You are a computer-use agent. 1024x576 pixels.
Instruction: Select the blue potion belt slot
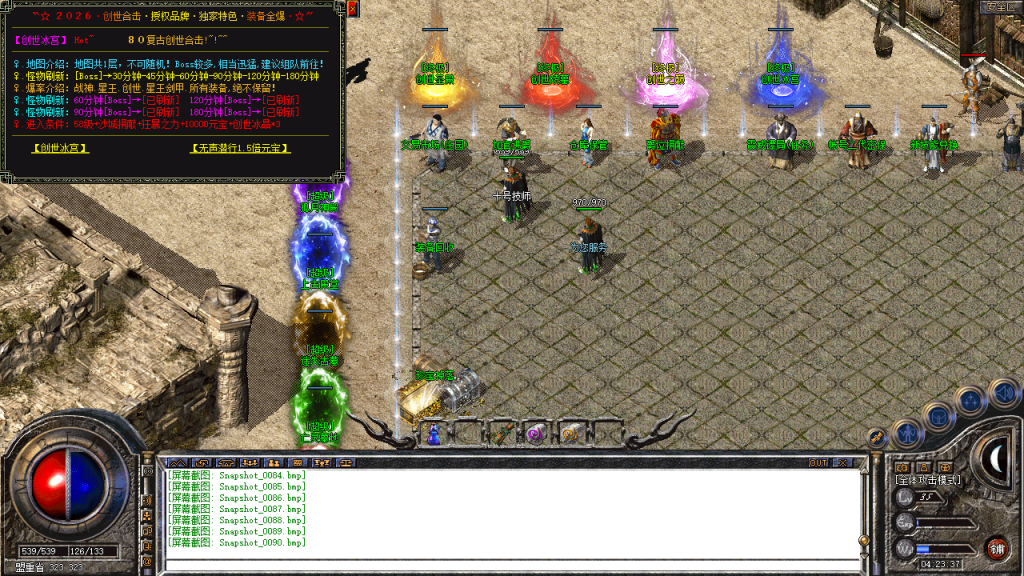[433, 433]
